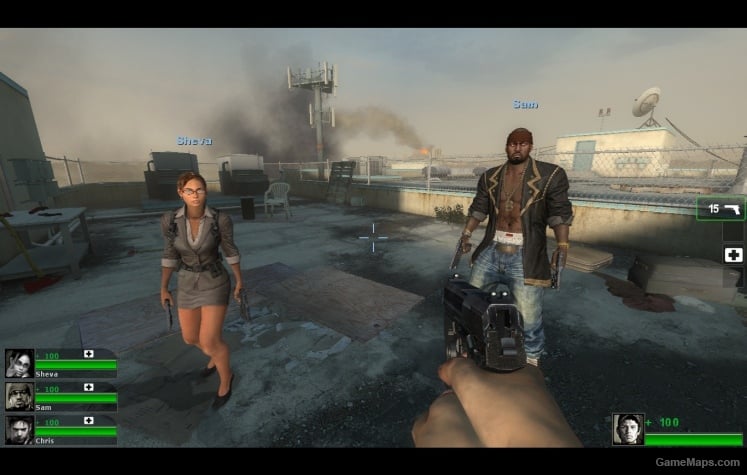Screen dimensions: 747x475
Task: Select the pistol weapon slot
Action: [x=721, y=209]
